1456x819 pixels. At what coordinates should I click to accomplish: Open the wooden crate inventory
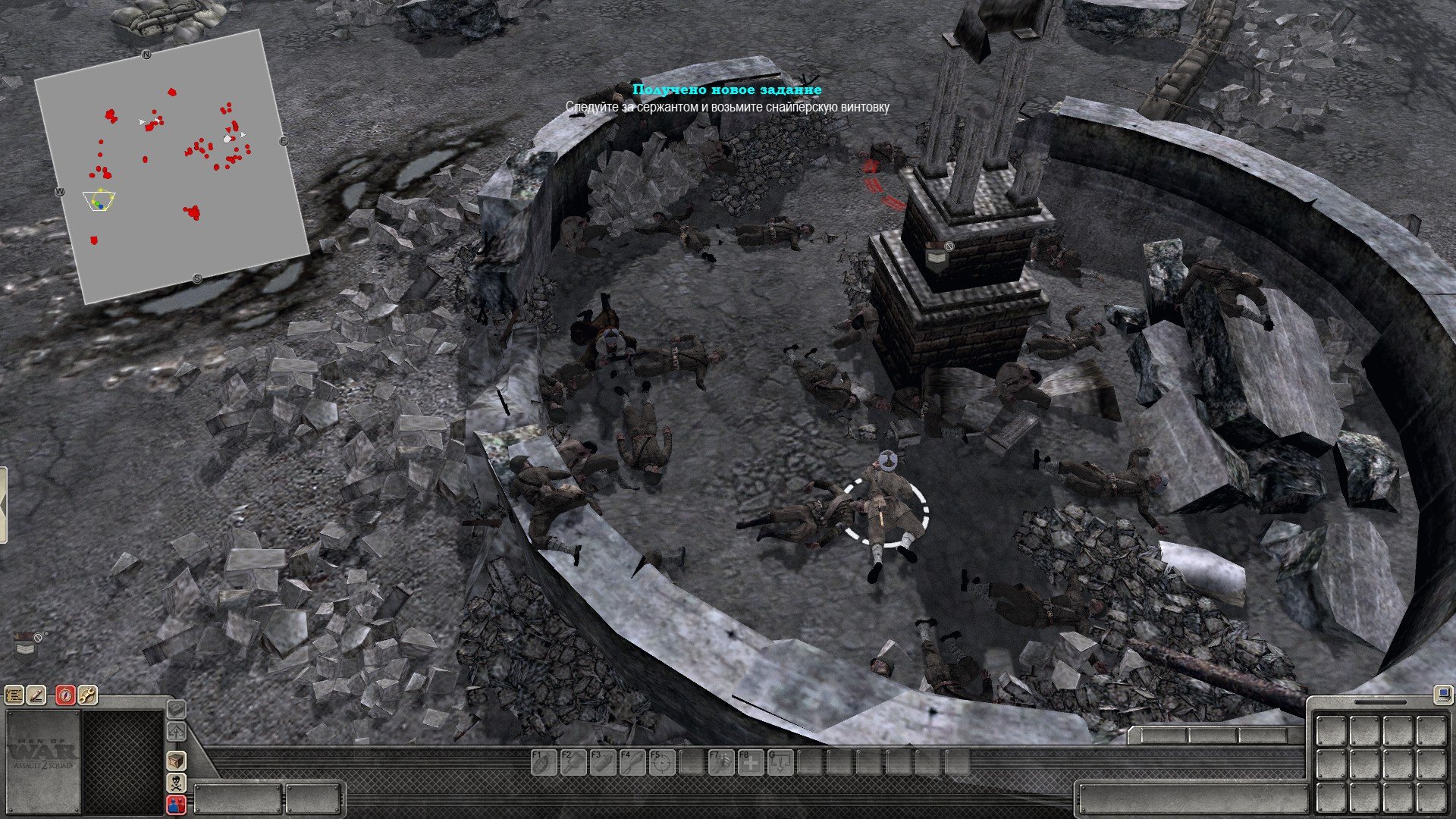[x=177, y=761]
